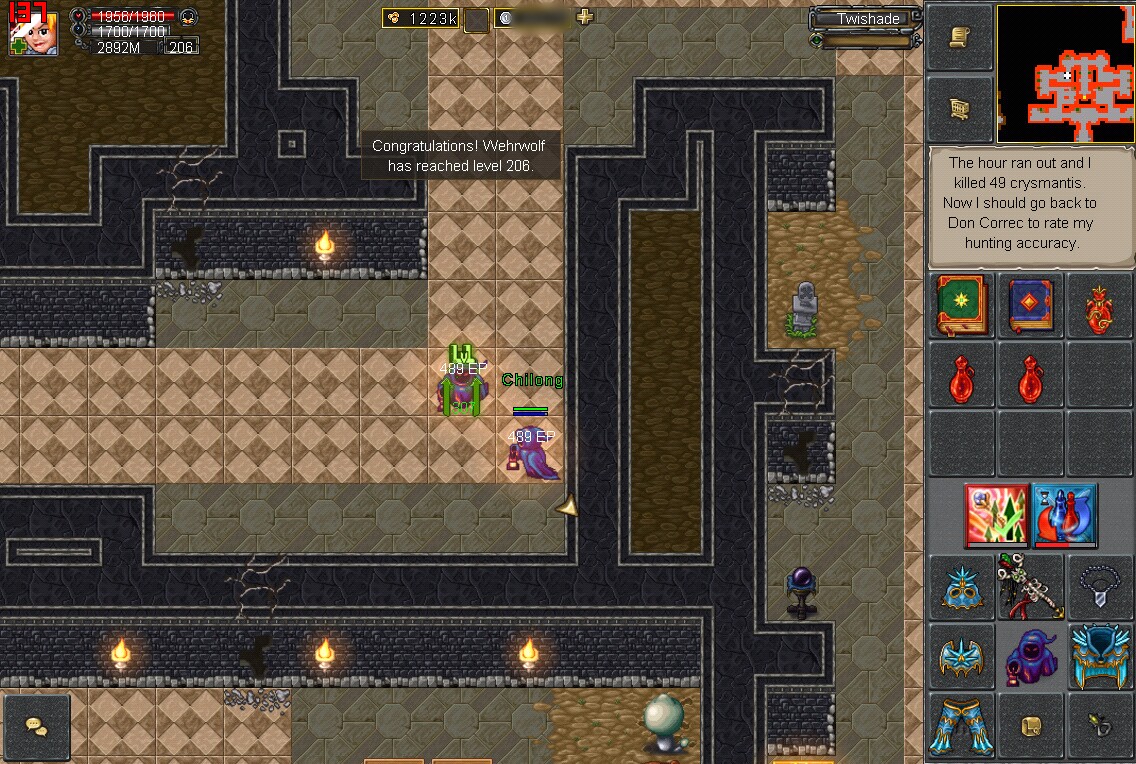This screenshot has height=764, width=1136.
Task: Select the blue leg armor slot
Action: point(961,726)
